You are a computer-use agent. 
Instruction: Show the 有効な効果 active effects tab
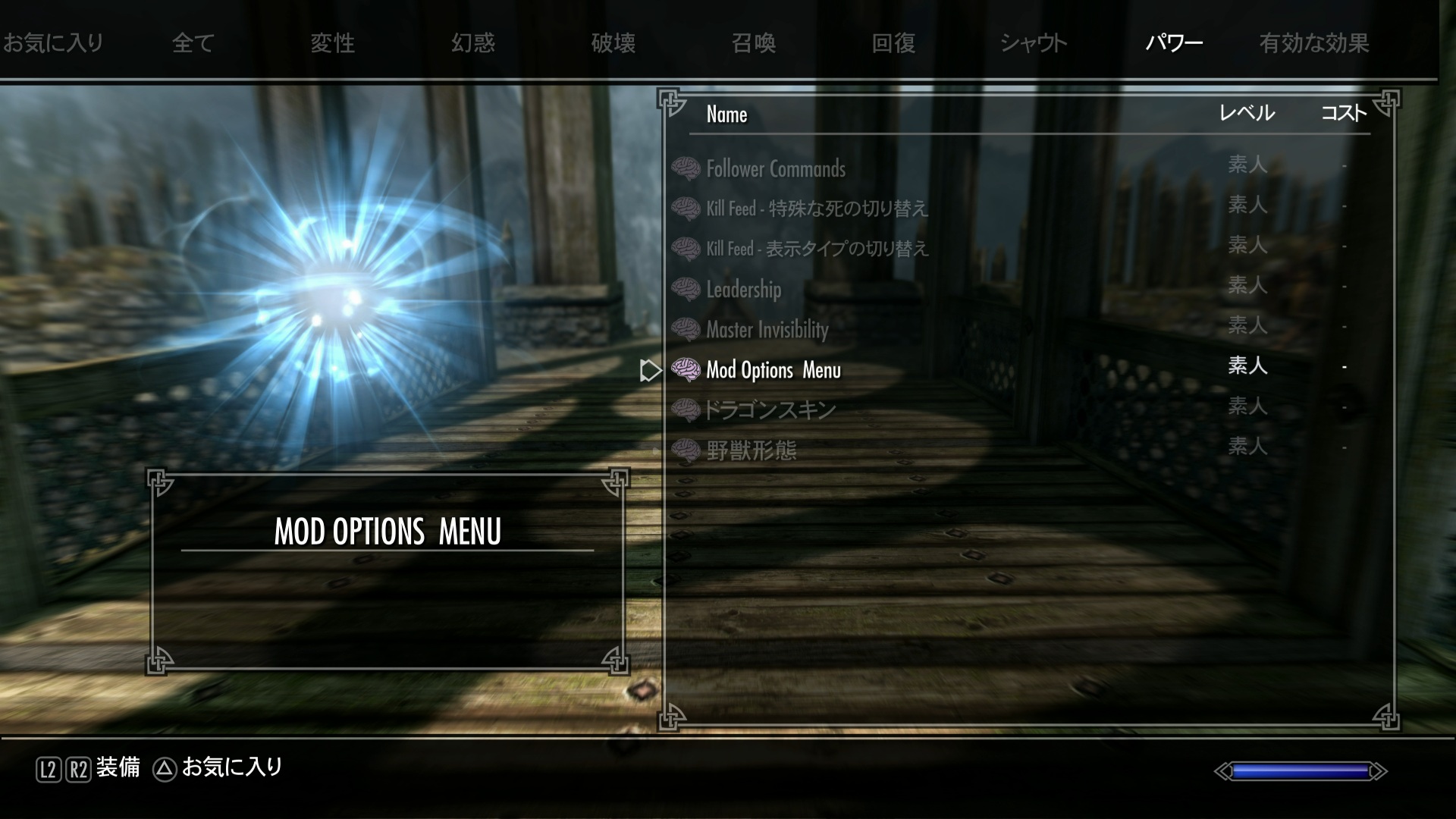pos(1314,43)
